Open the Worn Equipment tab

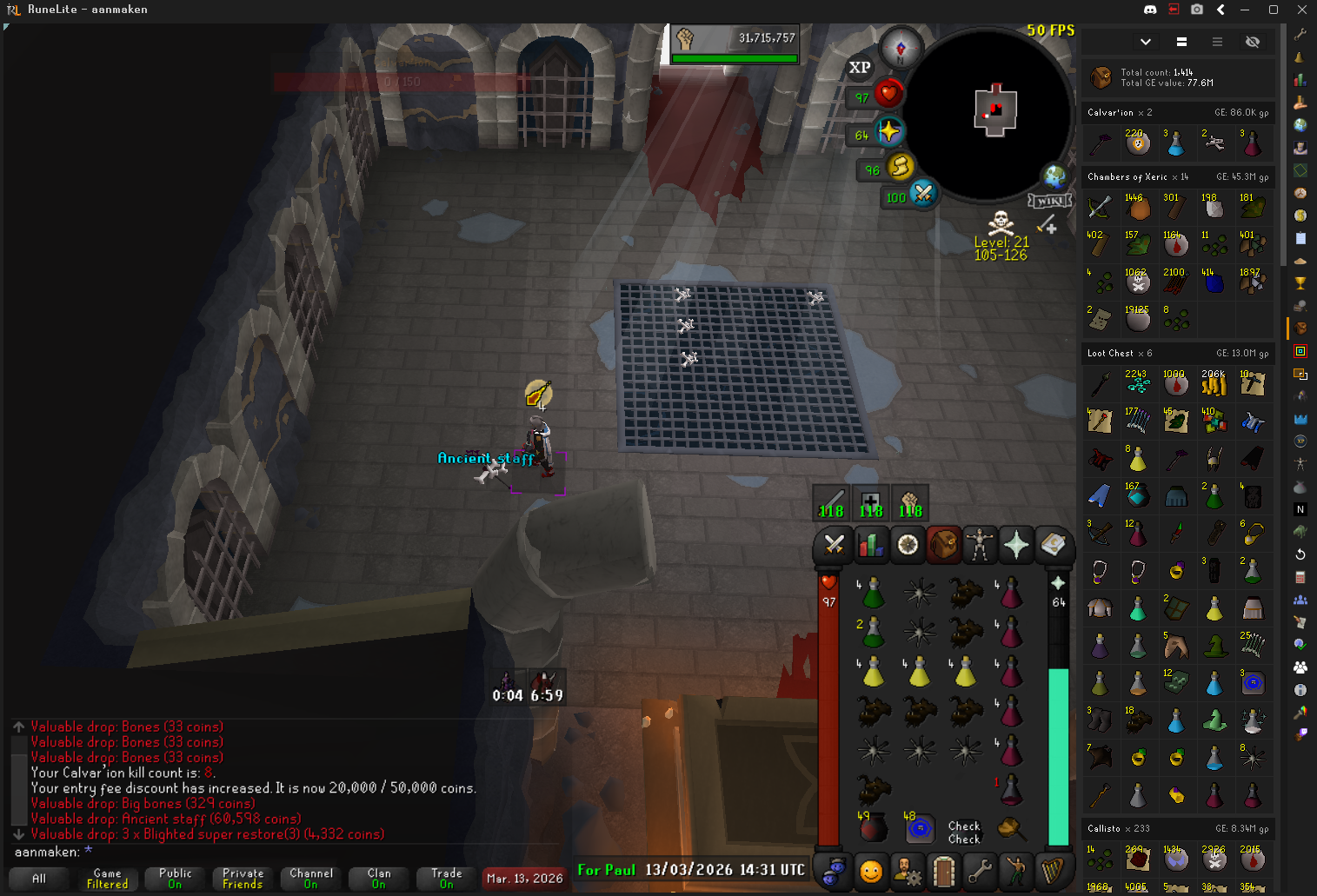tap(980, 545)
